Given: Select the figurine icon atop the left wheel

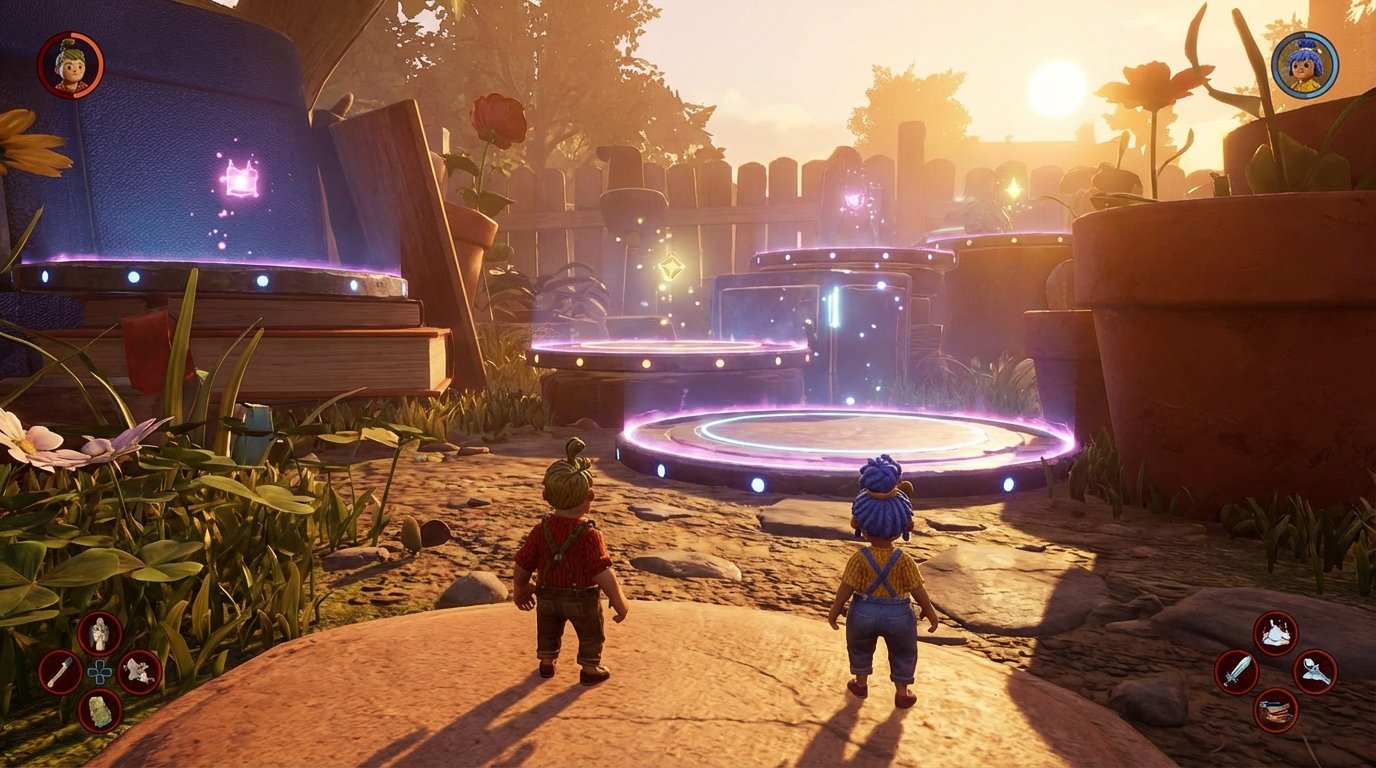Looking at the screenshot, I should (98, 632).
